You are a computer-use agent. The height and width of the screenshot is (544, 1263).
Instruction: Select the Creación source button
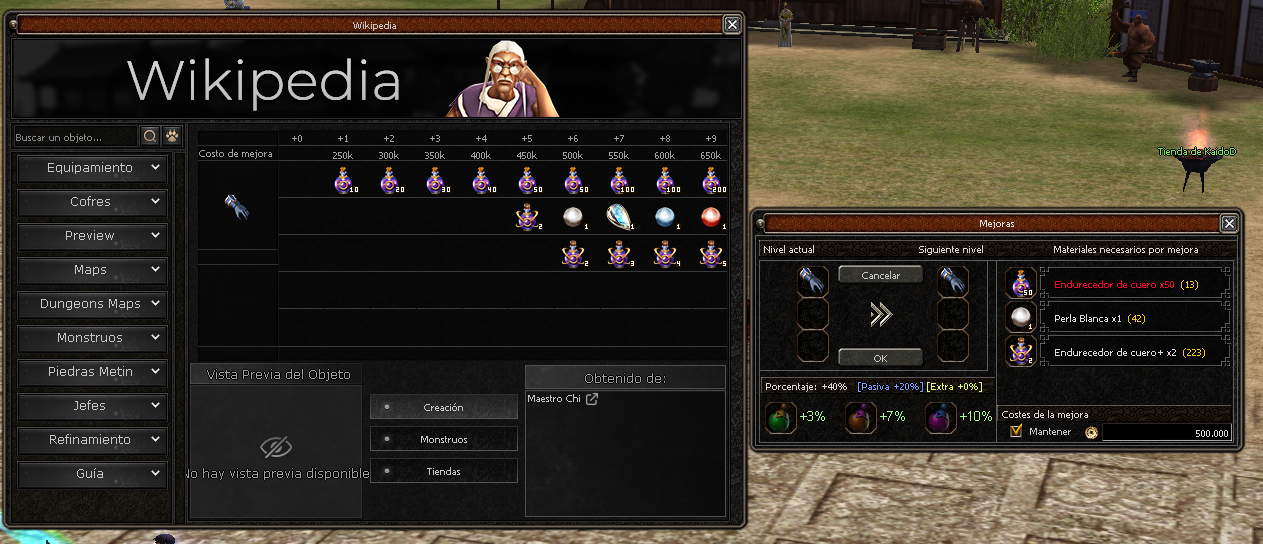tap(443, 407)
